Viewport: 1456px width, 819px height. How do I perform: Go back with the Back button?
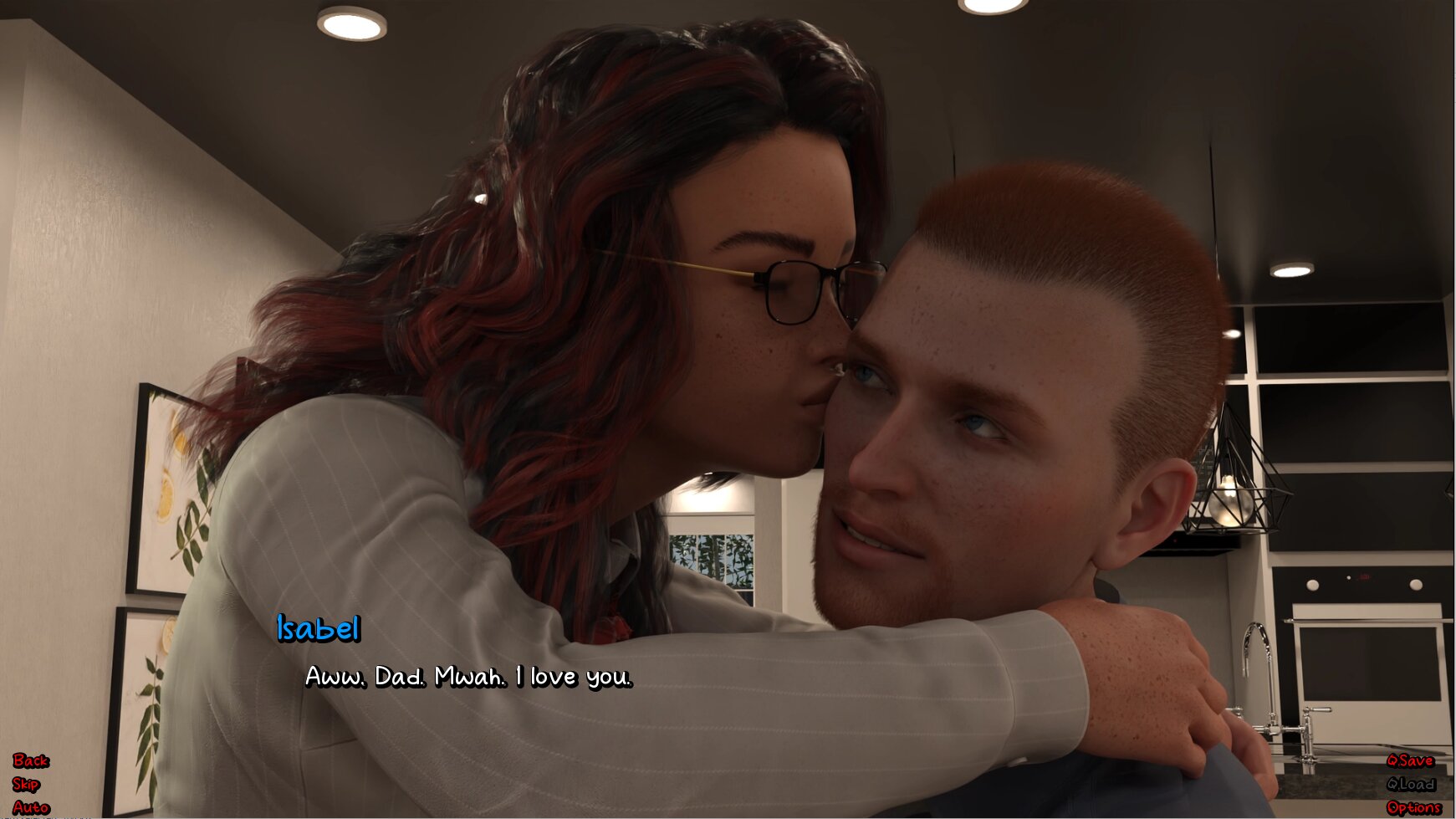(31, 760)
